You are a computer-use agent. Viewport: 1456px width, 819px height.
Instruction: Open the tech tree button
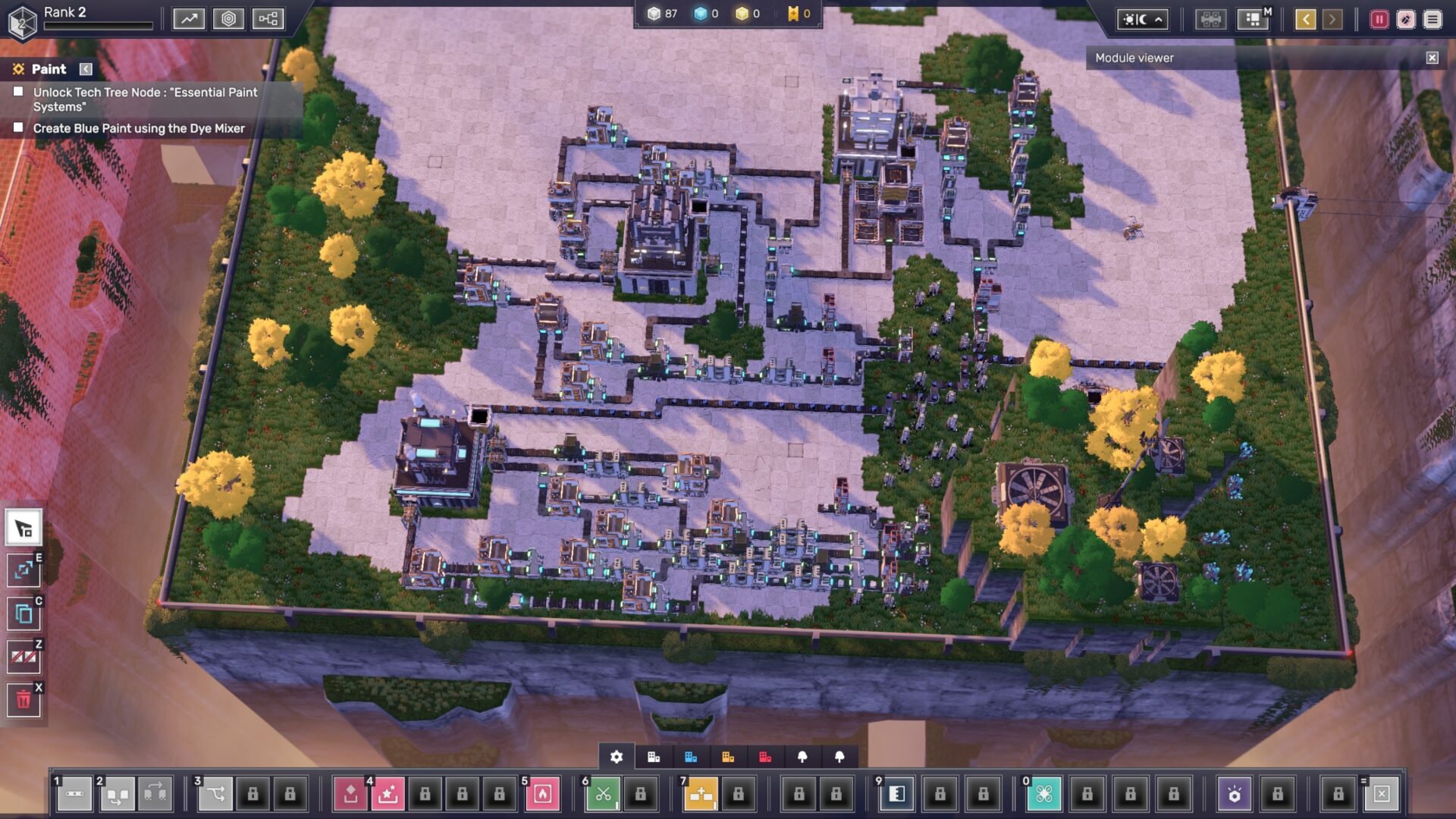coord(268,19)
